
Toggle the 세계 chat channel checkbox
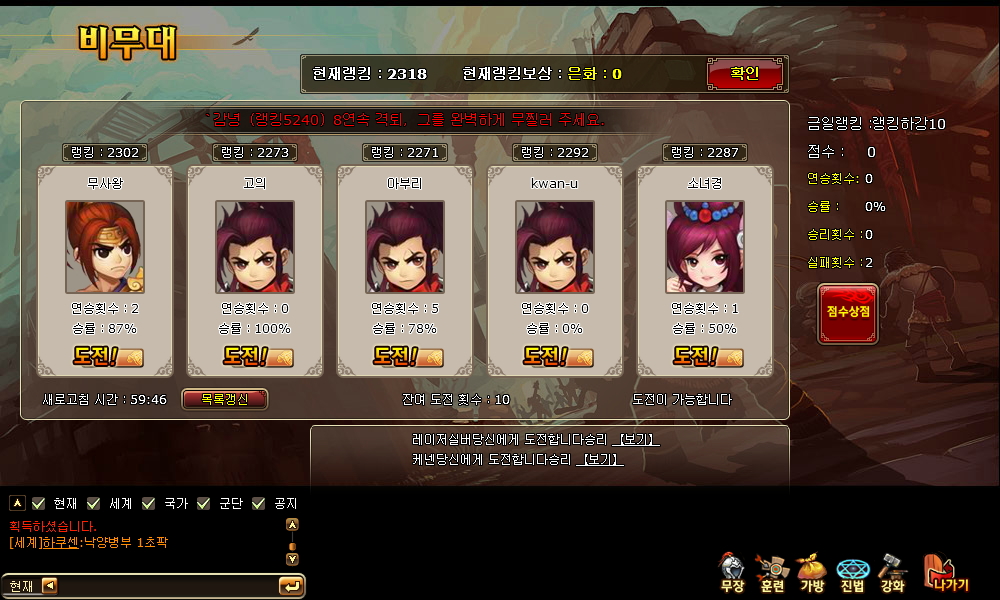(94, 503)
